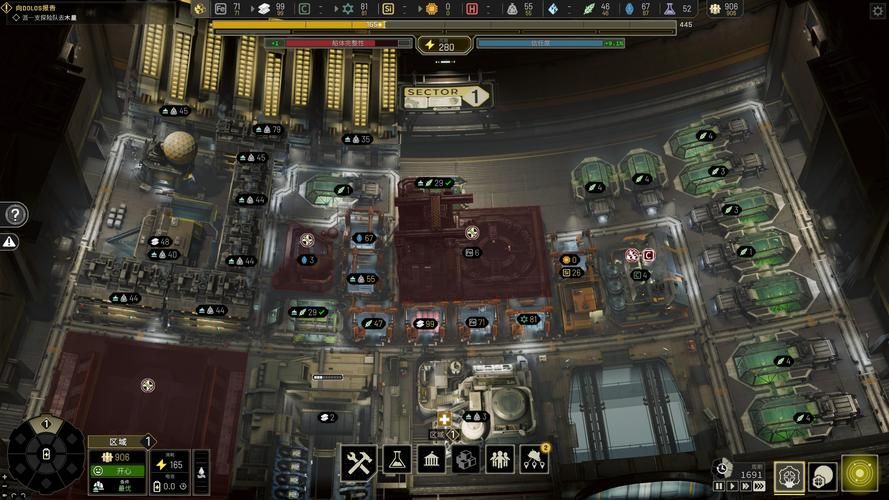Image resolution: width=889 pixels, height=500 pixels.
Task: Click the energy 280 lightning indicator
Action: 439,45
